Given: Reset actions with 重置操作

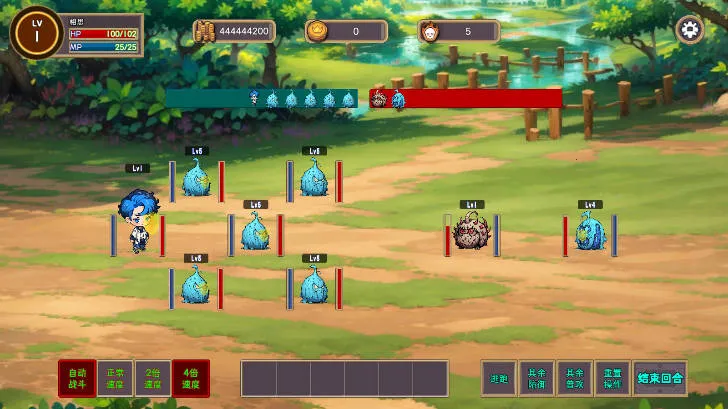Looking at the screenshot, I should 612,378.
